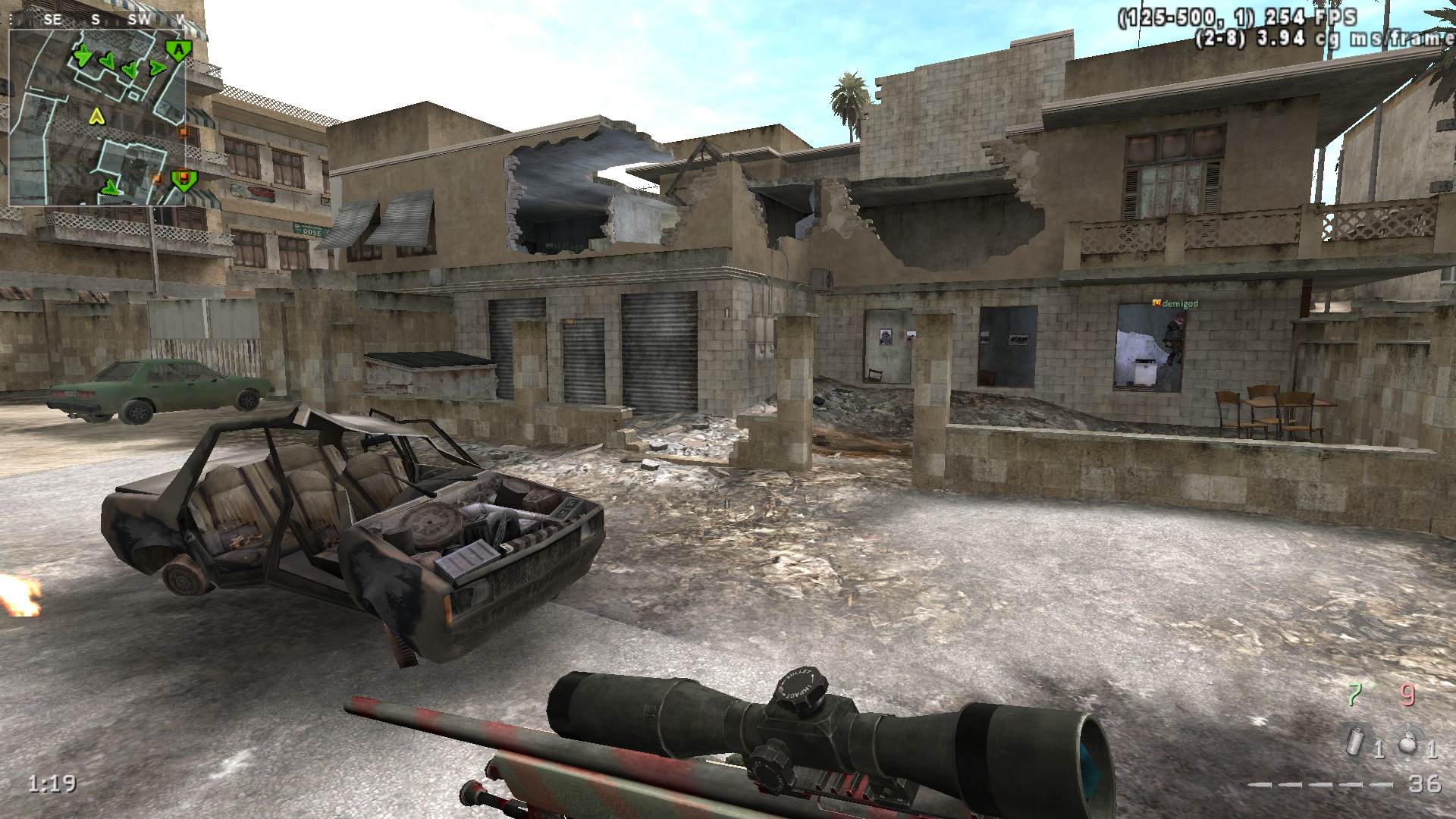Select the A objective marker on minimap
Image resolution: width=1456 pixels, height=819 pixels.
click(178, 50)
